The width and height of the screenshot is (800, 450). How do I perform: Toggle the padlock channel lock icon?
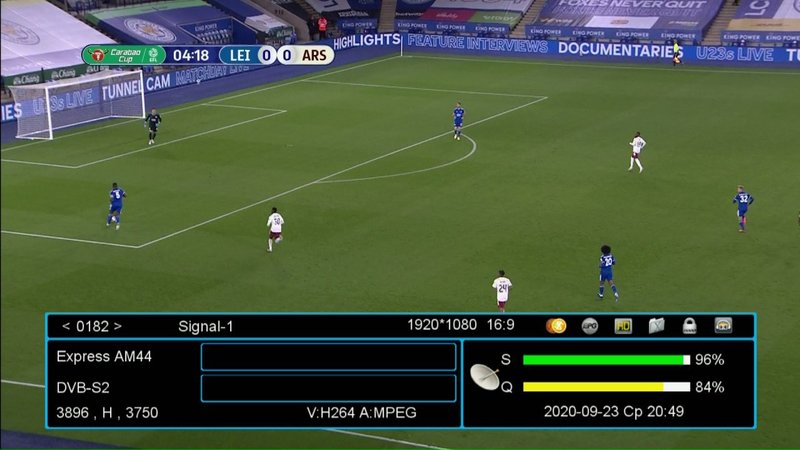[x=689, y=325]
